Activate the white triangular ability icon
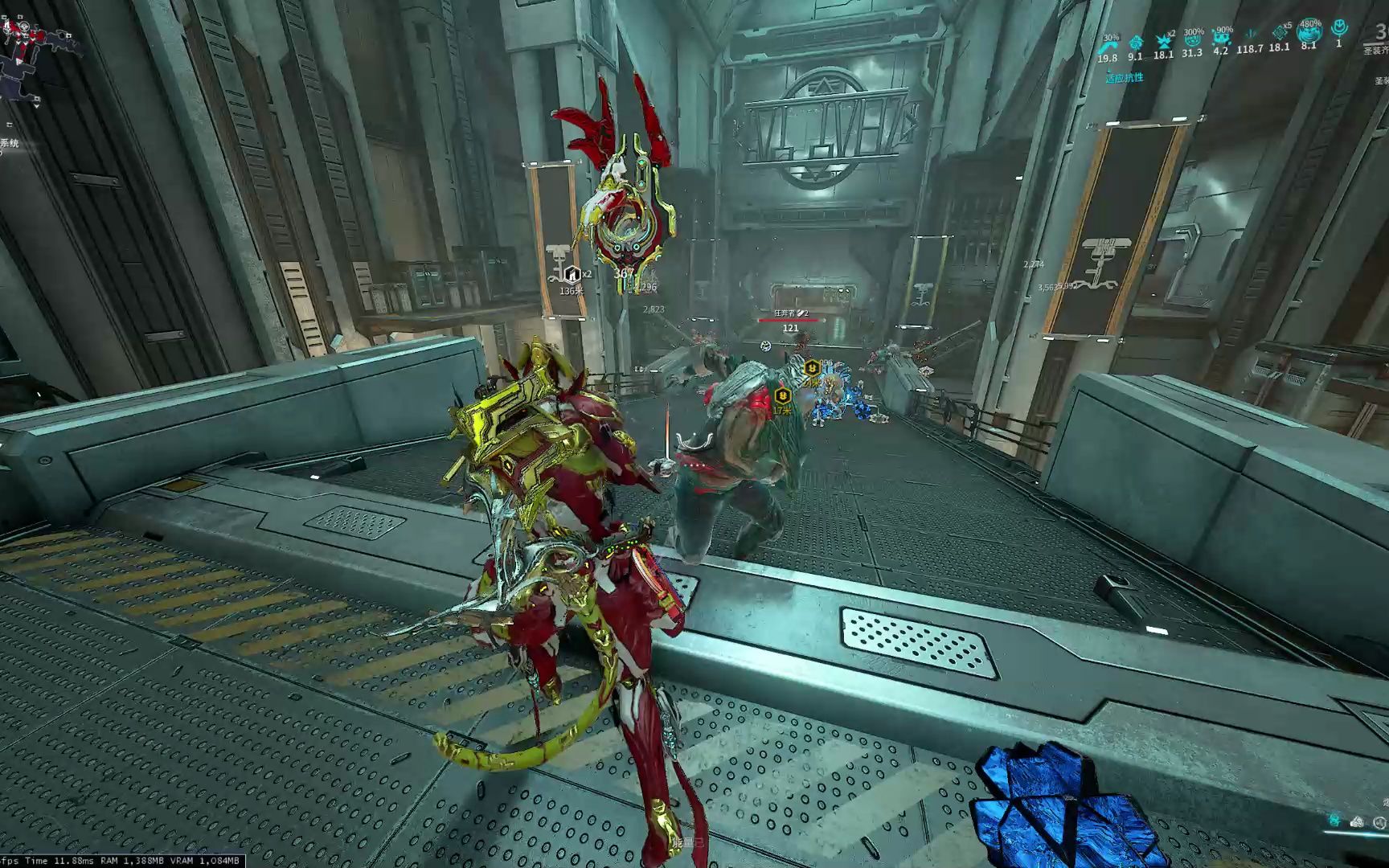1389x868 pixels. (1358, 821)
